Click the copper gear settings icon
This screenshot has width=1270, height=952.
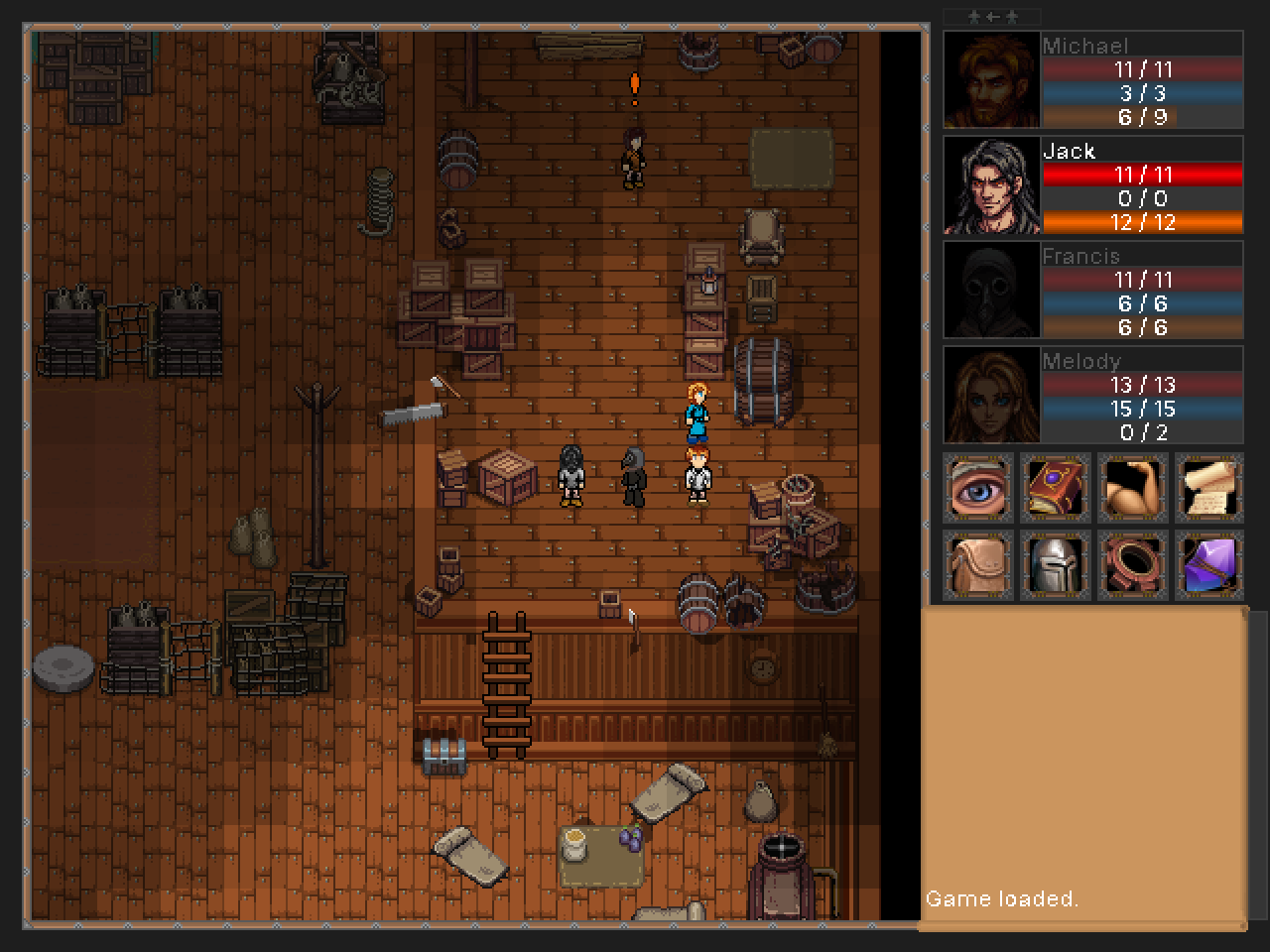pyautogui.click(x=1133, y=565)
